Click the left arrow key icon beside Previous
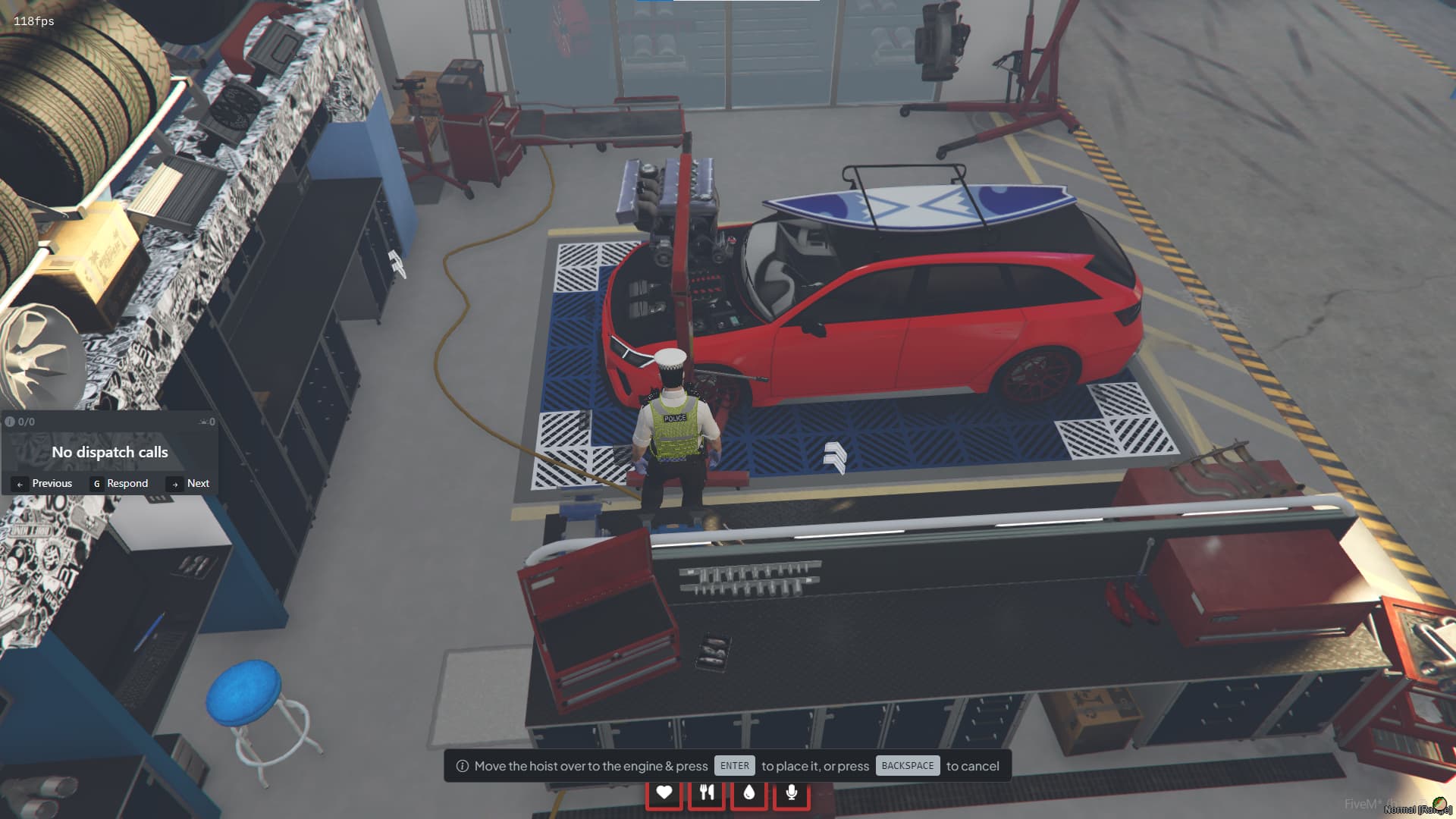The image size is (1456, 819). pos(20,484)
